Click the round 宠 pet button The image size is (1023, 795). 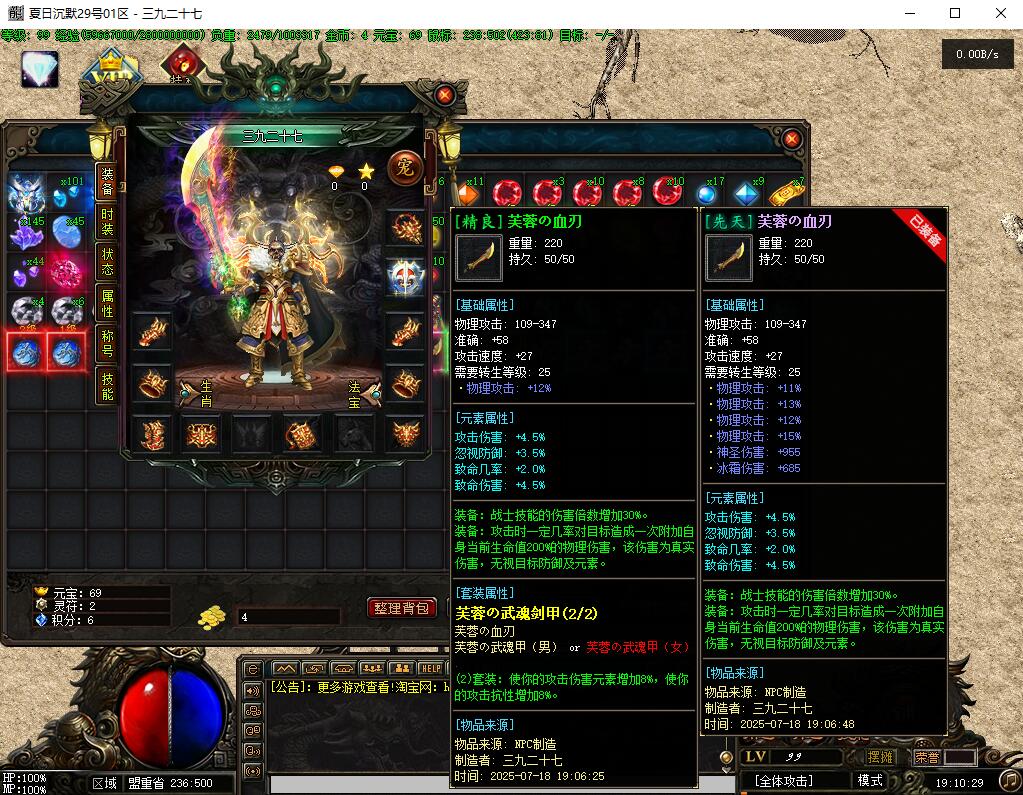[404, 165]
